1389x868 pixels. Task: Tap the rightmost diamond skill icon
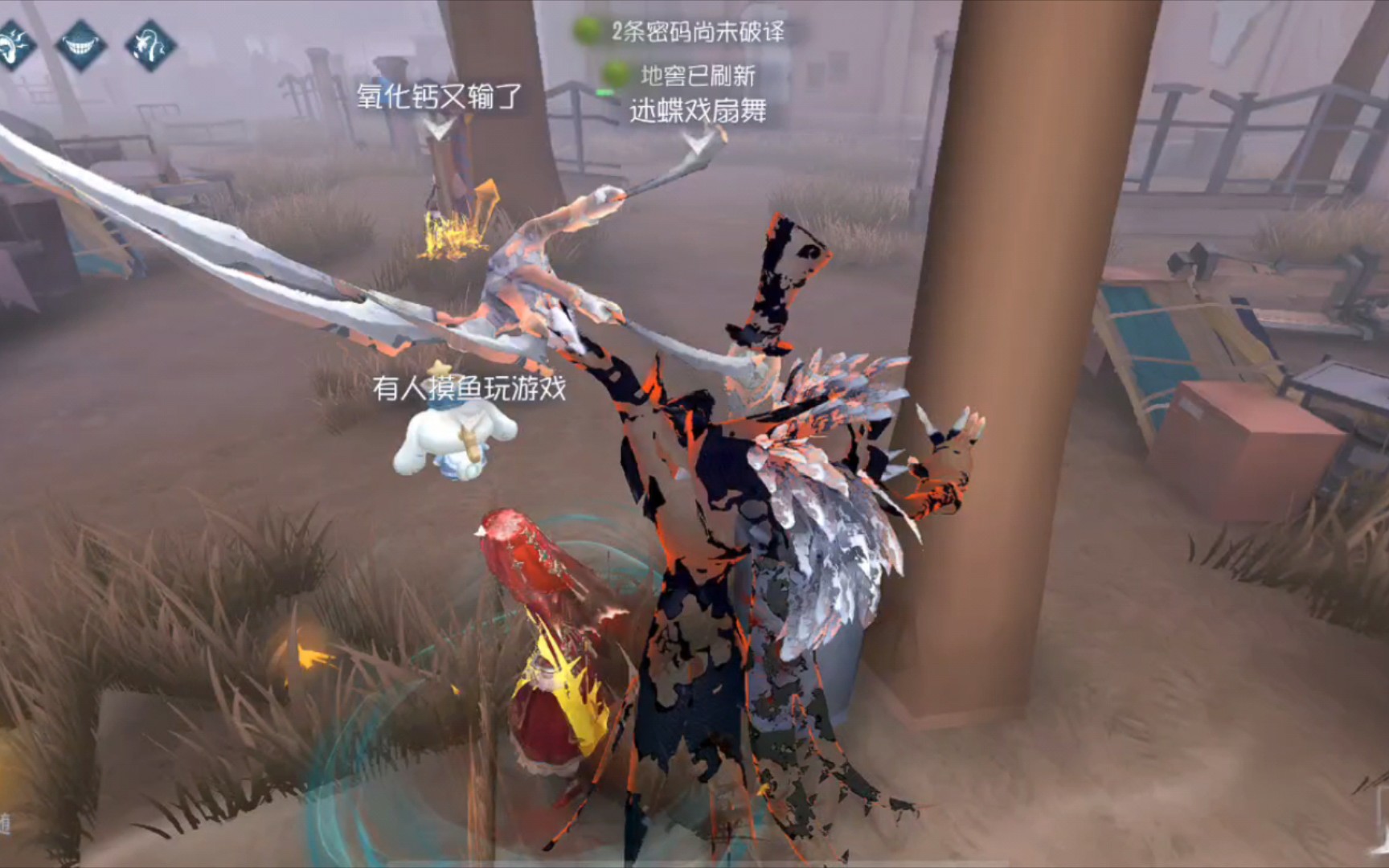click(x=149, y=44)
